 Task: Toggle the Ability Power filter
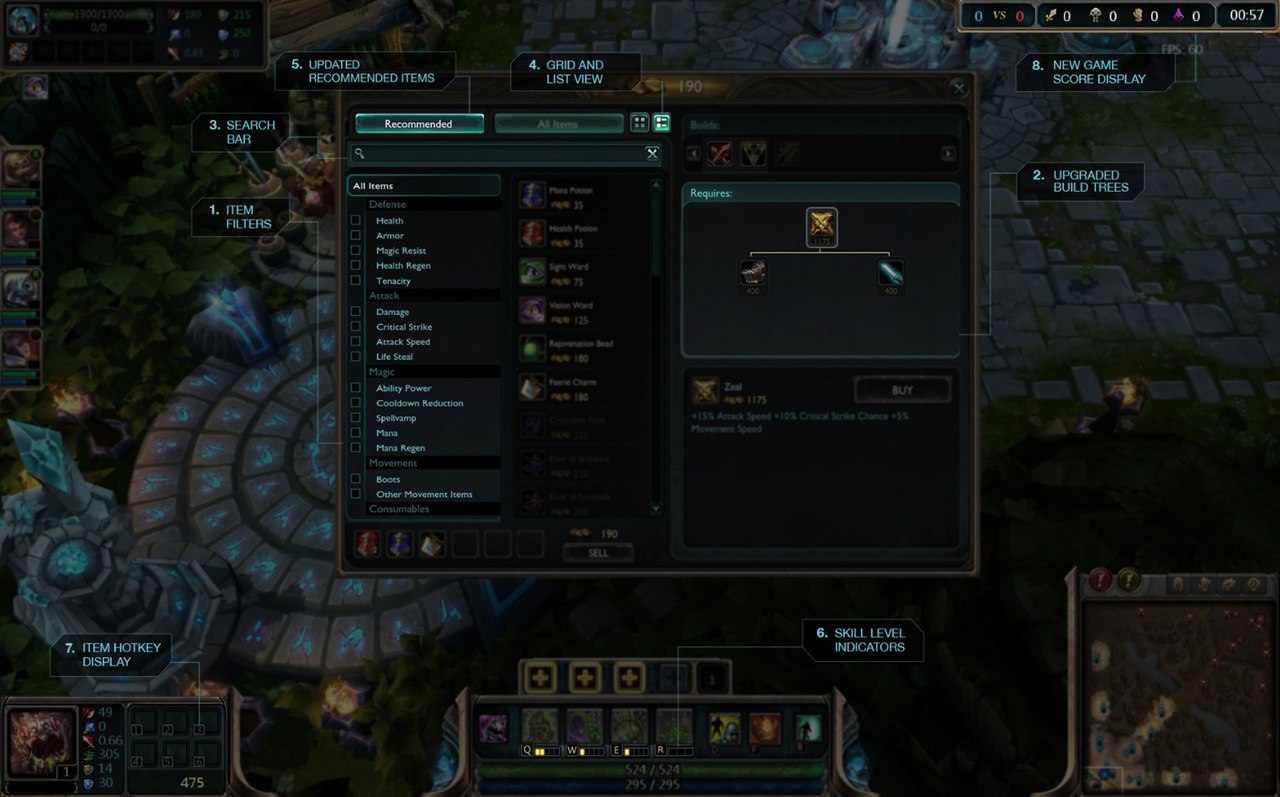coord(356,388)
